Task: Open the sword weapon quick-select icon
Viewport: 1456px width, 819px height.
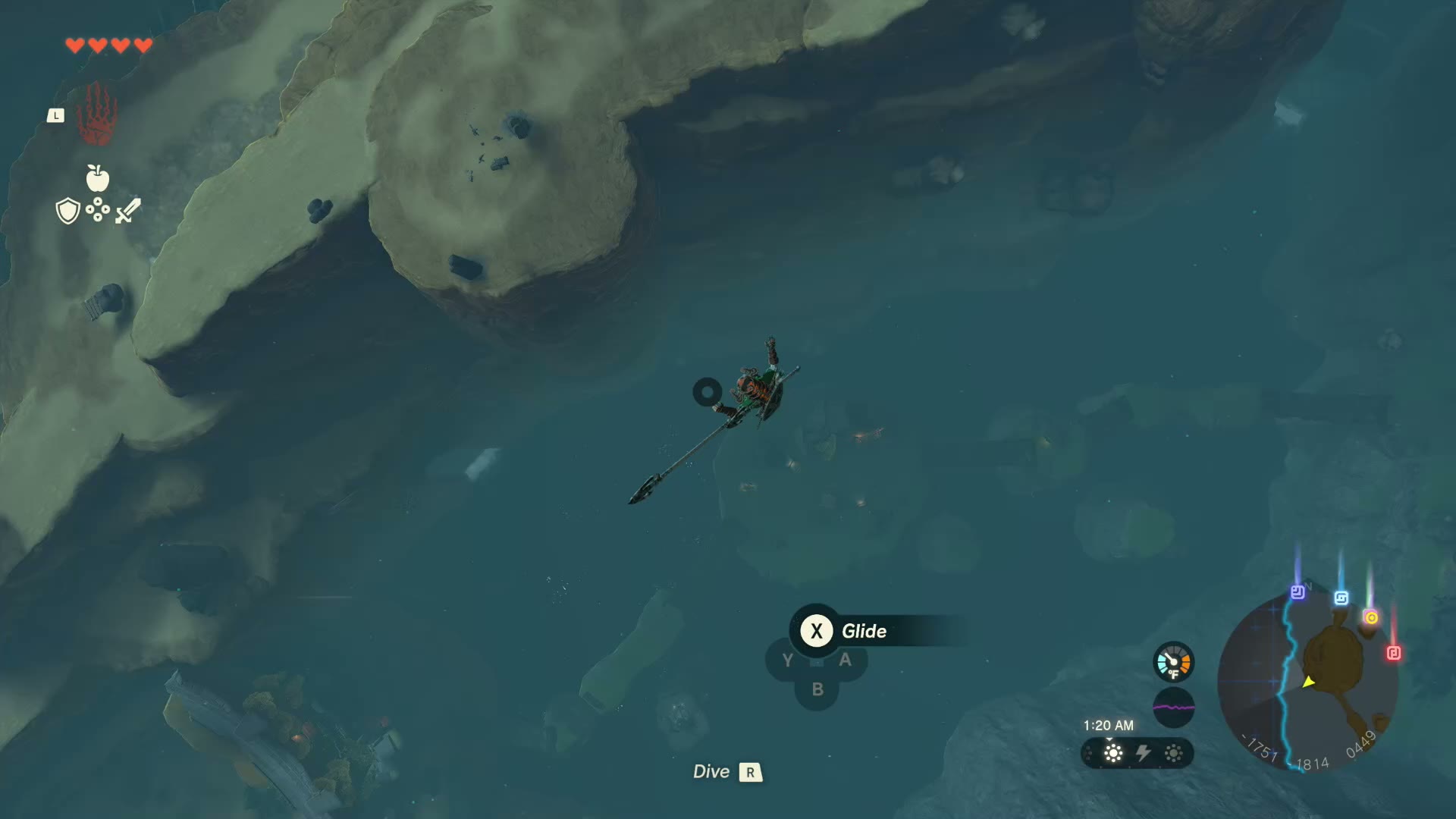Action: tap(128, 211)
